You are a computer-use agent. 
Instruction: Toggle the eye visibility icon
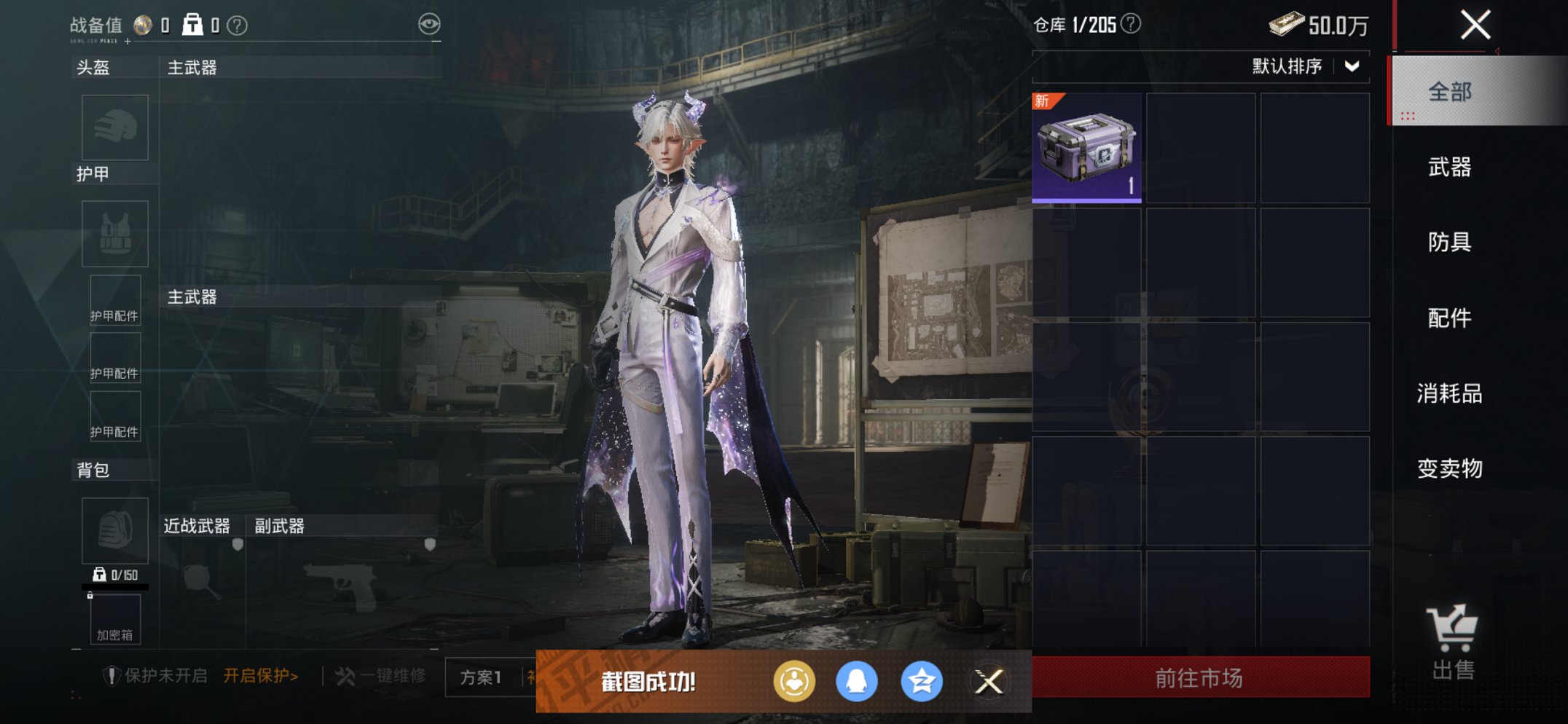click(429, 24)
